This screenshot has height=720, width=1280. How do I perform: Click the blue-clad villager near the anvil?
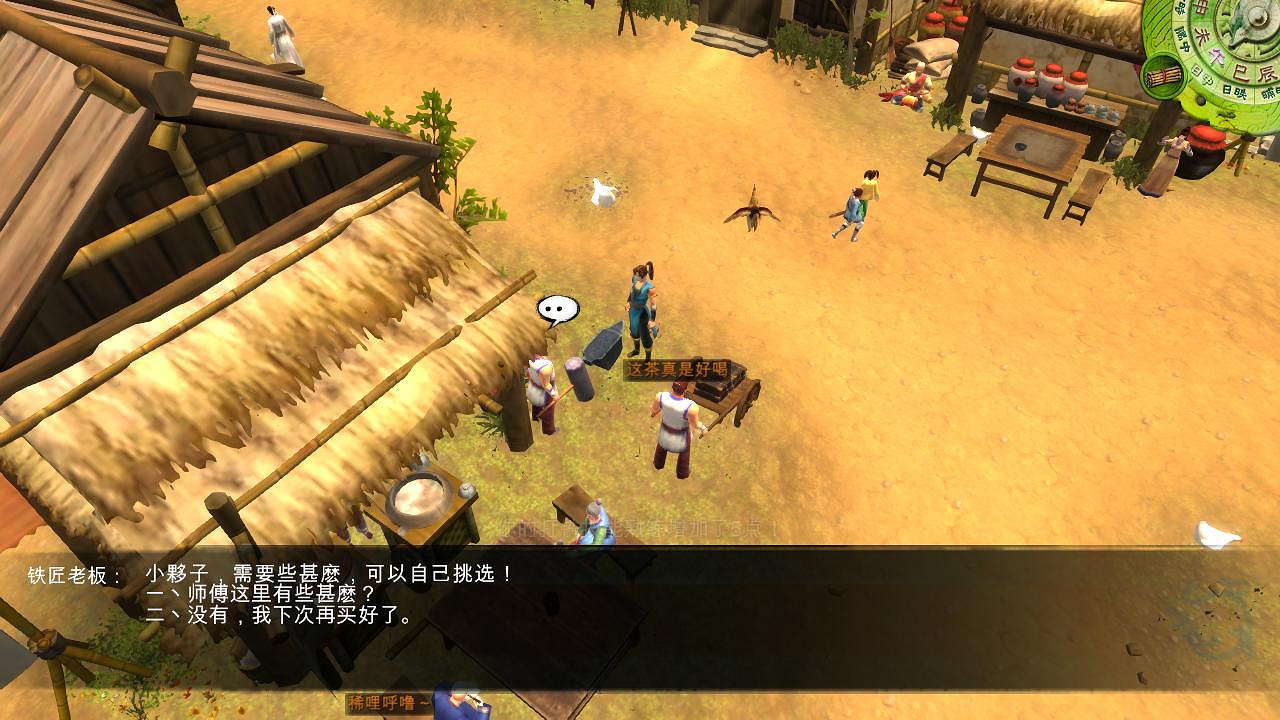click(x=645, y=305)
